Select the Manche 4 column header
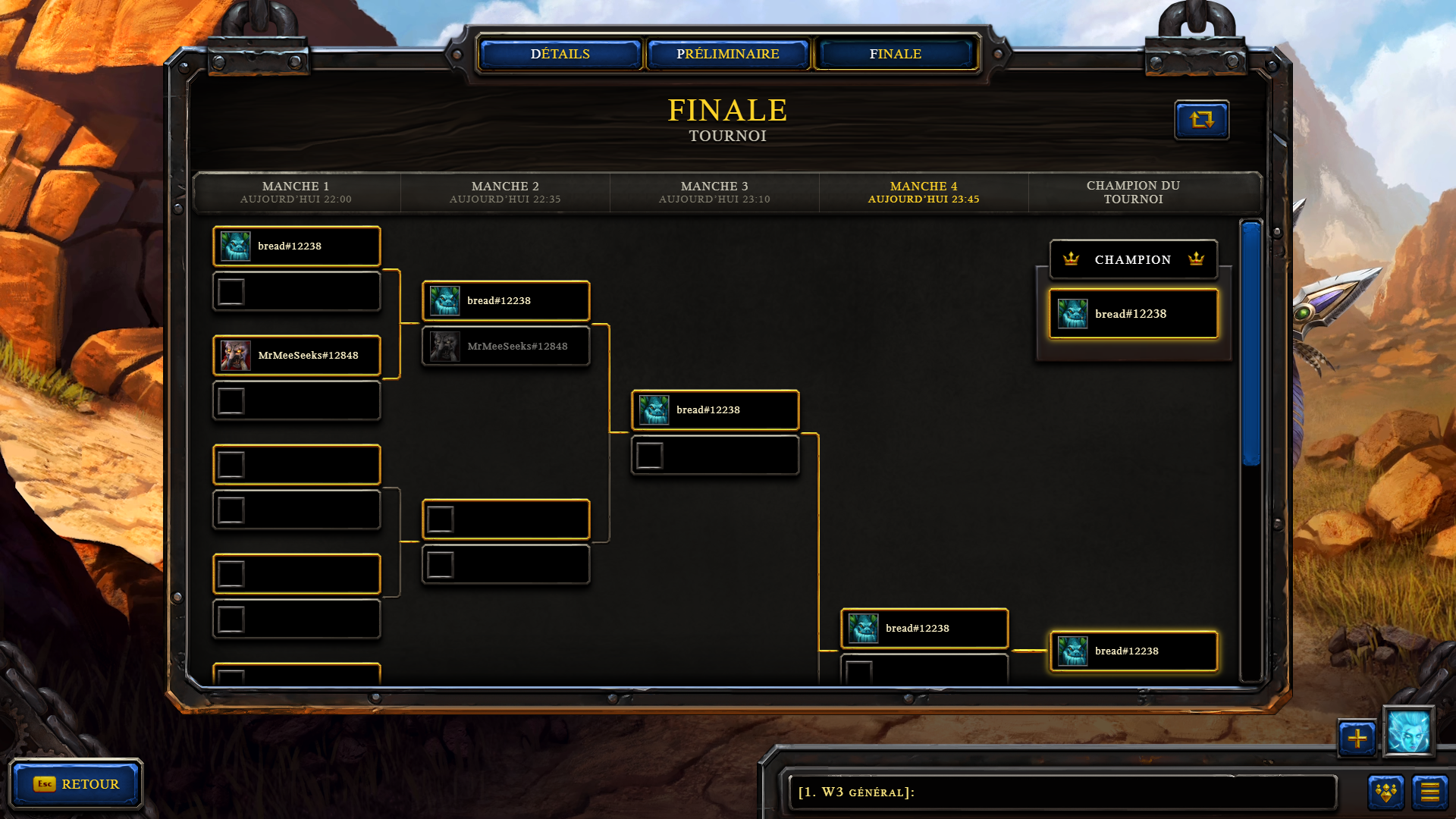 [x=924, y=192]
